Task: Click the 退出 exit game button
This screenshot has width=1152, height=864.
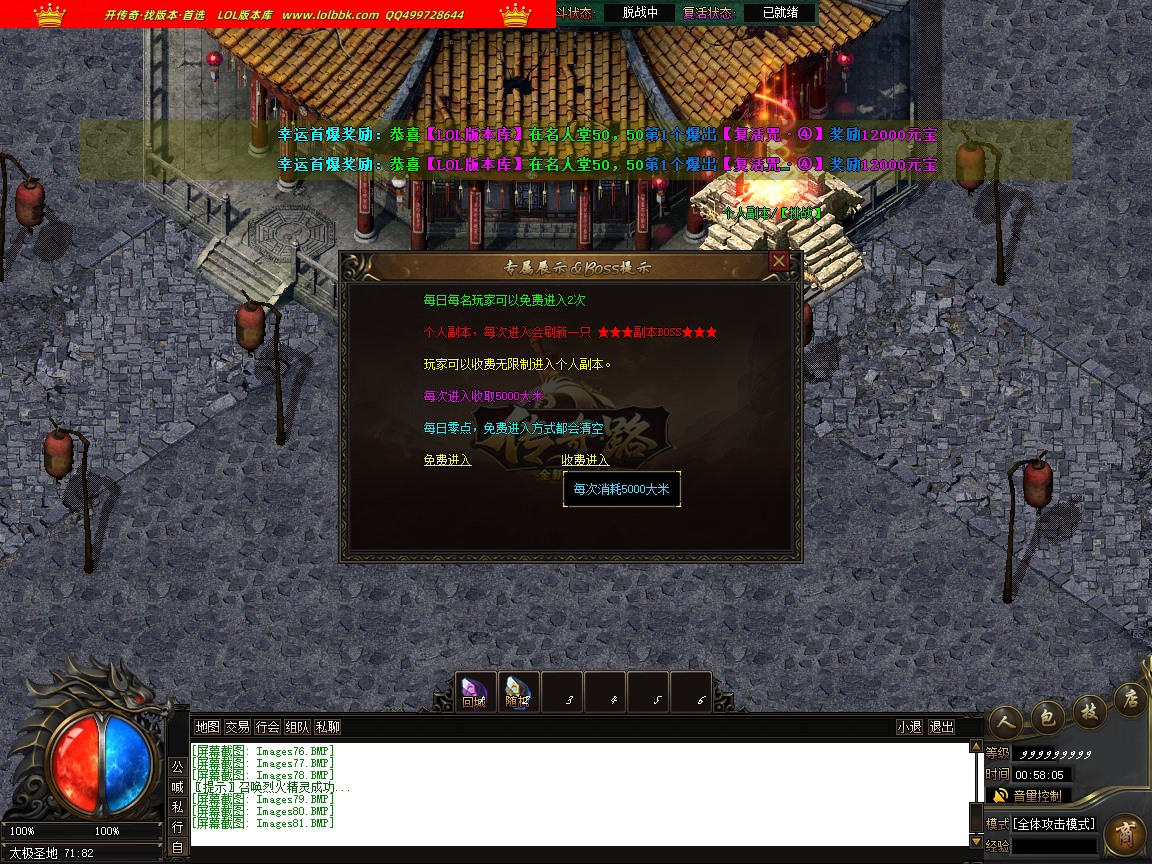Action: 941,727
